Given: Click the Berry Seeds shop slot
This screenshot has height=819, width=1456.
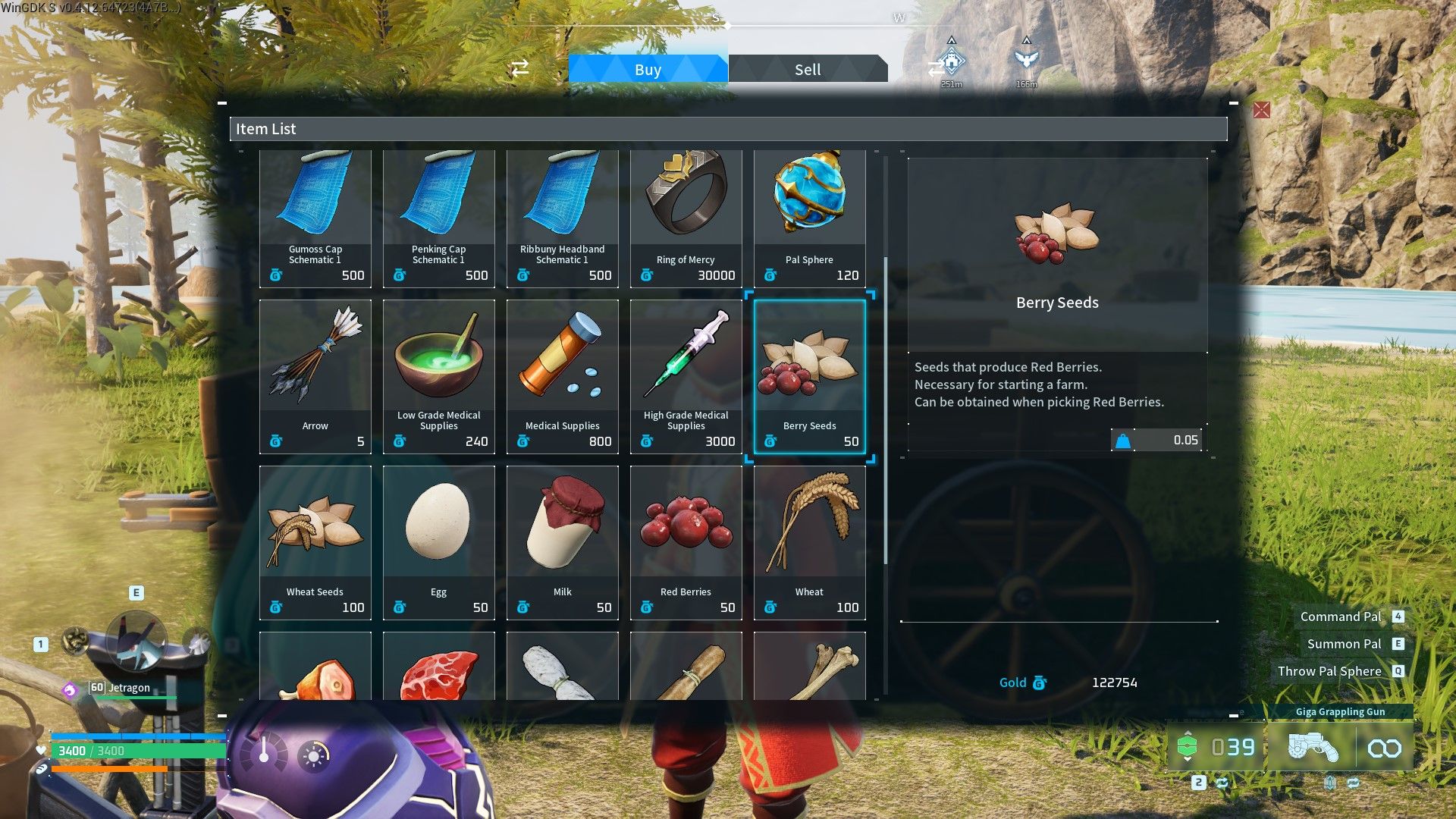Looking at the screenshot, I should pos(810,377).
